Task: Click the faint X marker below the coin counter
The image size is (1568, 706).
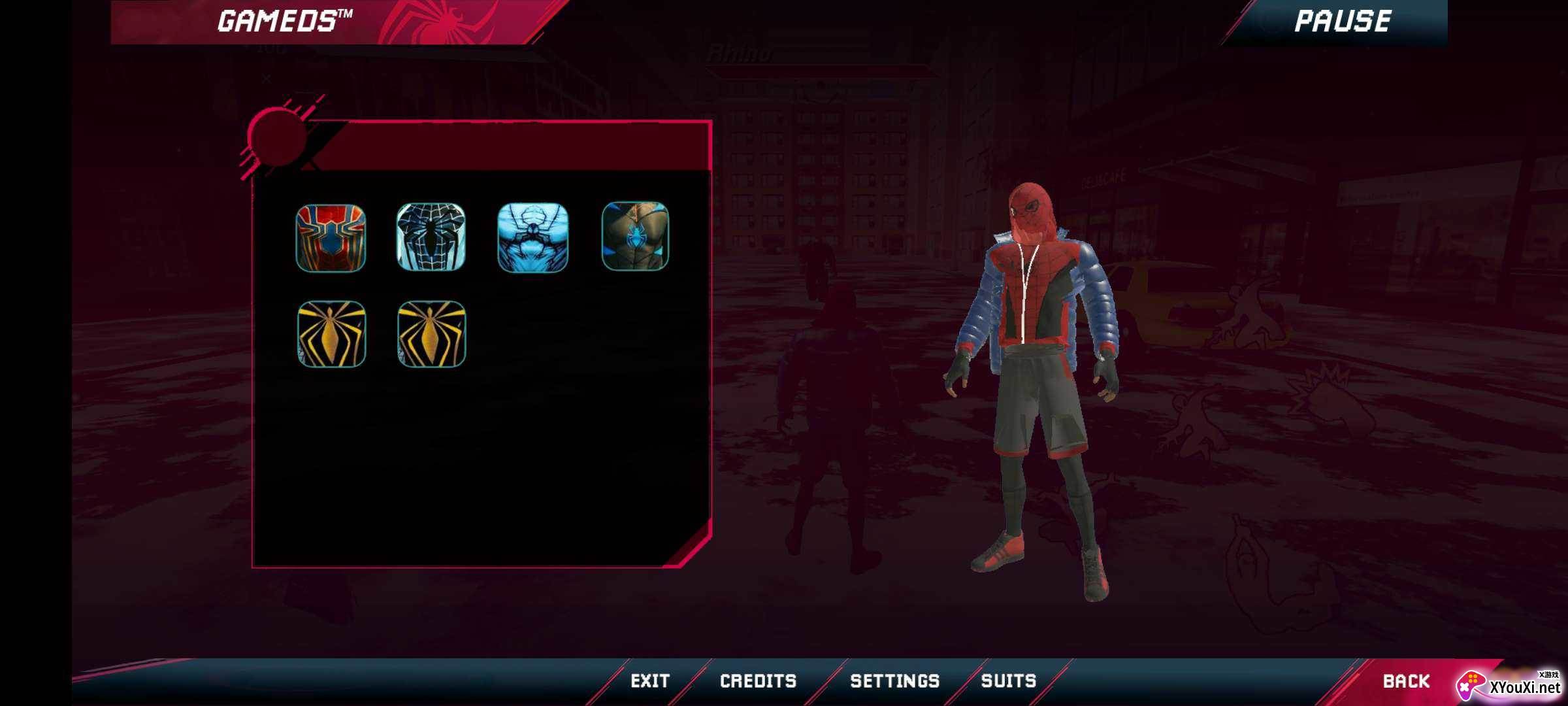Action: [267, 78]
